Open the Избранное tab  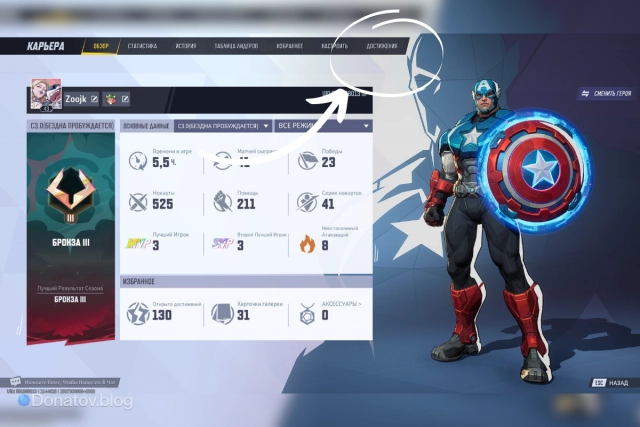click(x=289, y=46)
